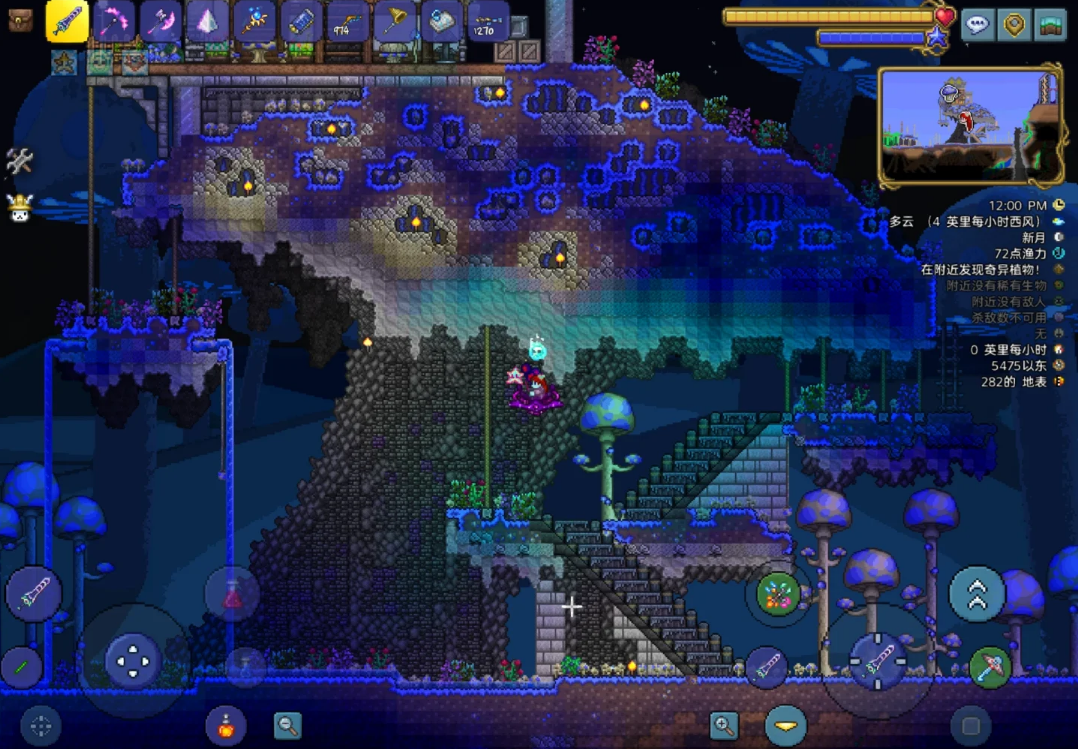Tap the jump double-arrow button
This screenshot has width=1078, height=749.
[976, 594]
